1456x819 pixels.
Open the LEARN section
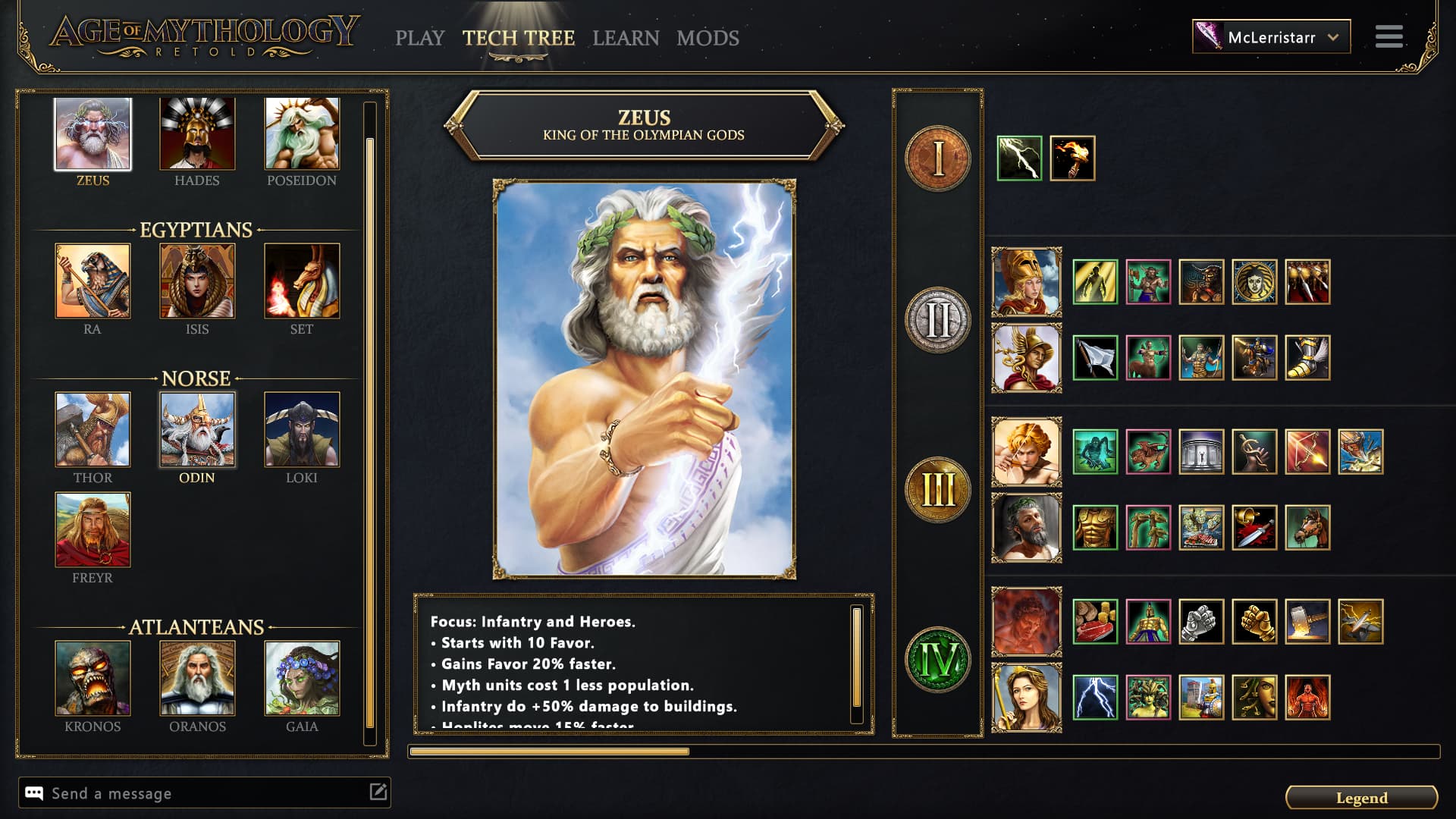click(626, 38)
